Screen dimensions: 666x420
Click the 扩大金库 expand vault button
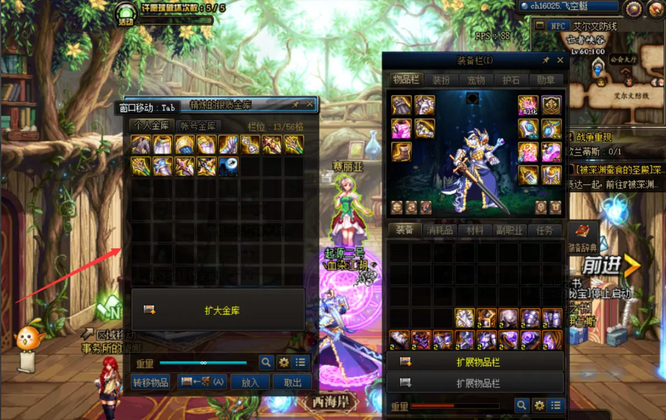(217, 310)
